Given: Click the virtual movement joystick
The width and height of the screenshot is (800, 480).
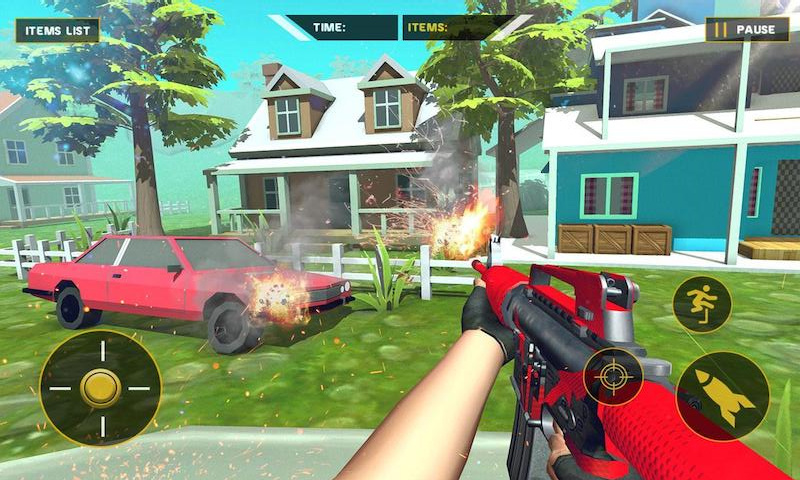Looking at the screenshot, I should tap(100, 388).
